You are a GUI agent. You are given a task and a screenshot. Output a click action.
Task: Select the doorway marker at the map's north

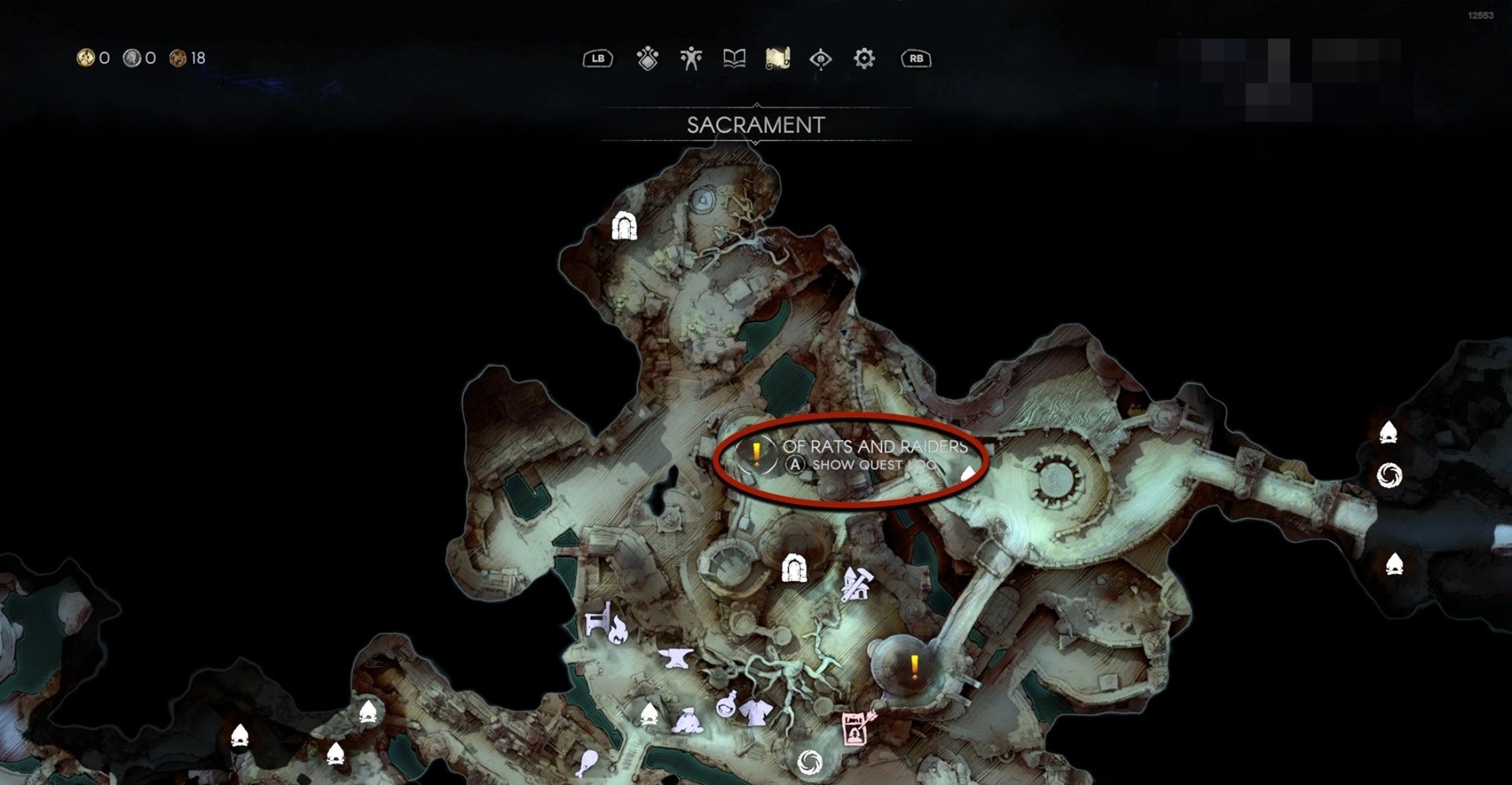[624, 227]
